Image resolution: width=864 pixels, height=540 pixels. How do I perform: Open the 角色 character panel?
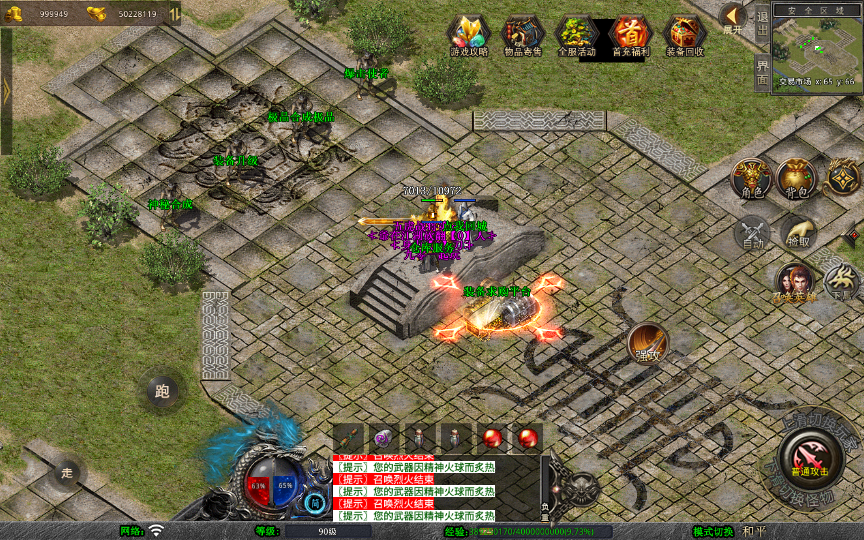[750, 178]
